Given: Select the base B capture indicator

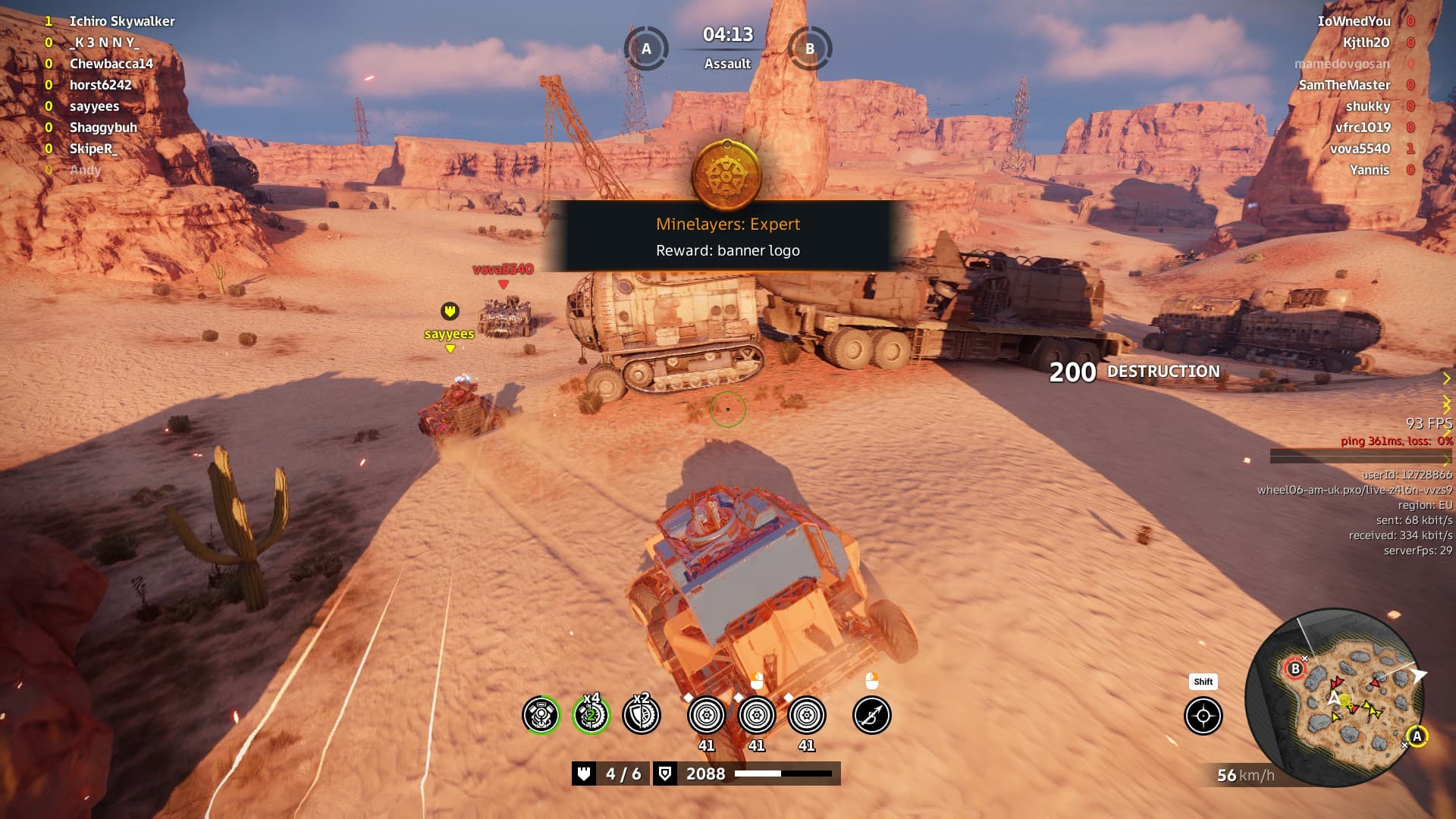Looking at the screenshot, I should coord(810,49).
